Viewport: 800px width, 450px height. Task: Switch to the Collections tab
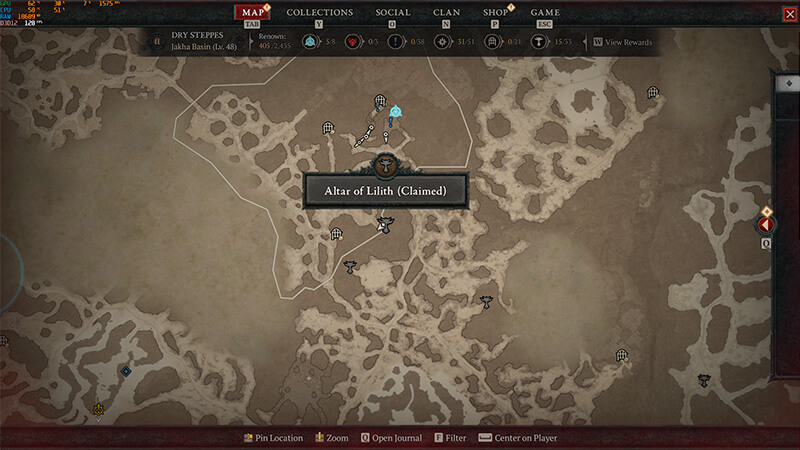pyautogui.click(x=319, y=13)
